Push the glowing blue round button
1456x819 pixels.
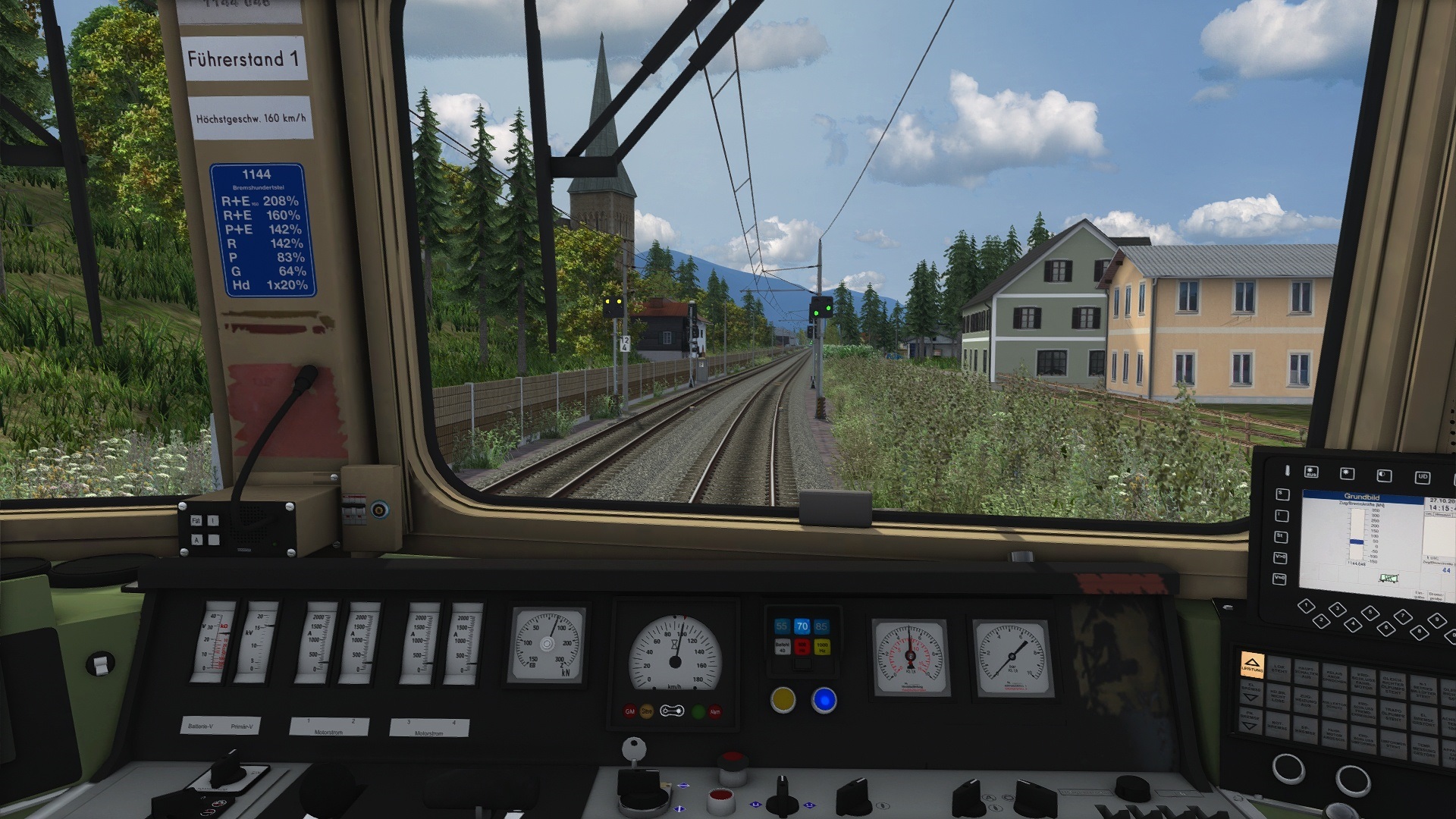(824, 700)
